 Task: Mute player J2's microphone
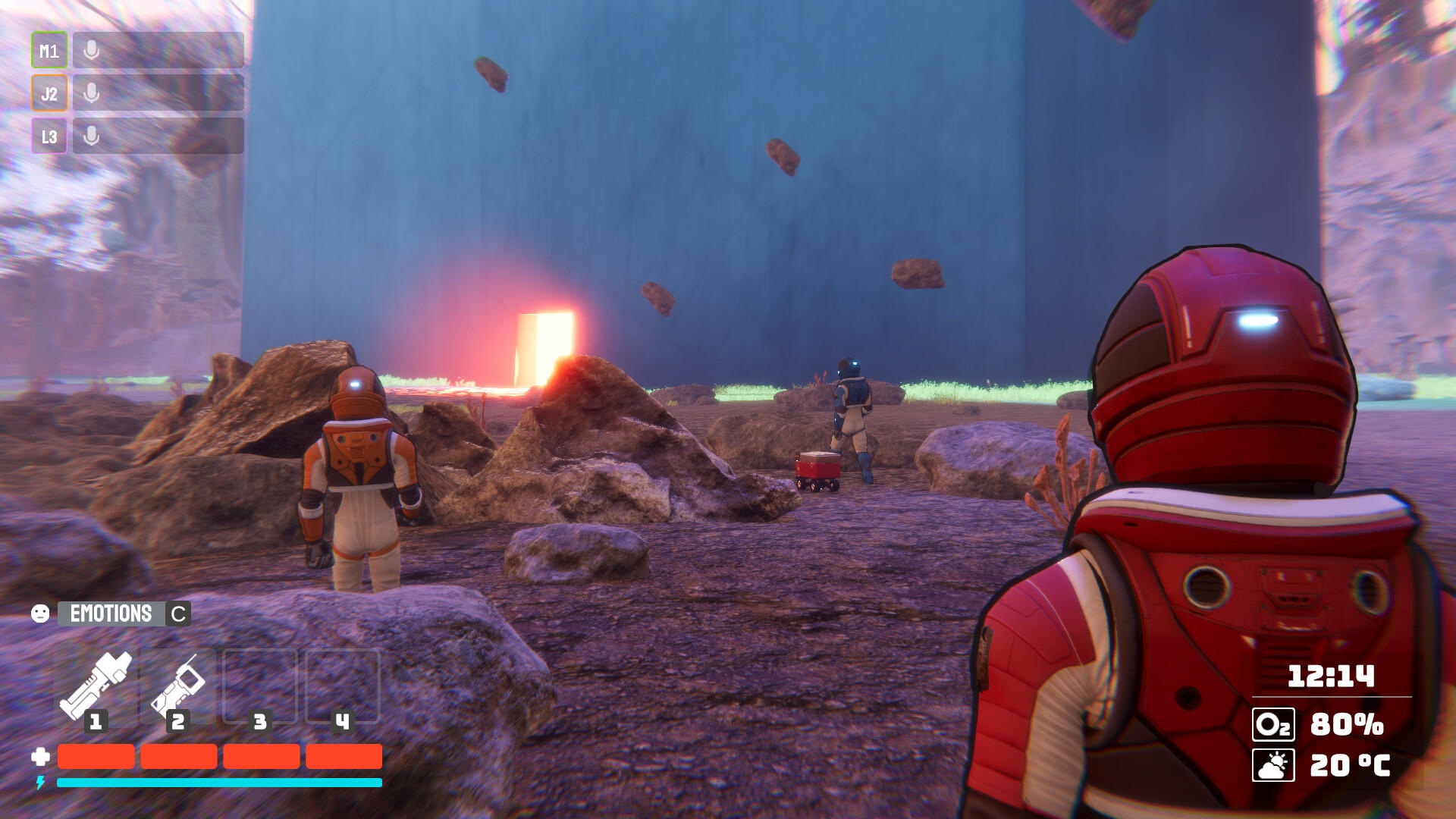click(92, 93)
